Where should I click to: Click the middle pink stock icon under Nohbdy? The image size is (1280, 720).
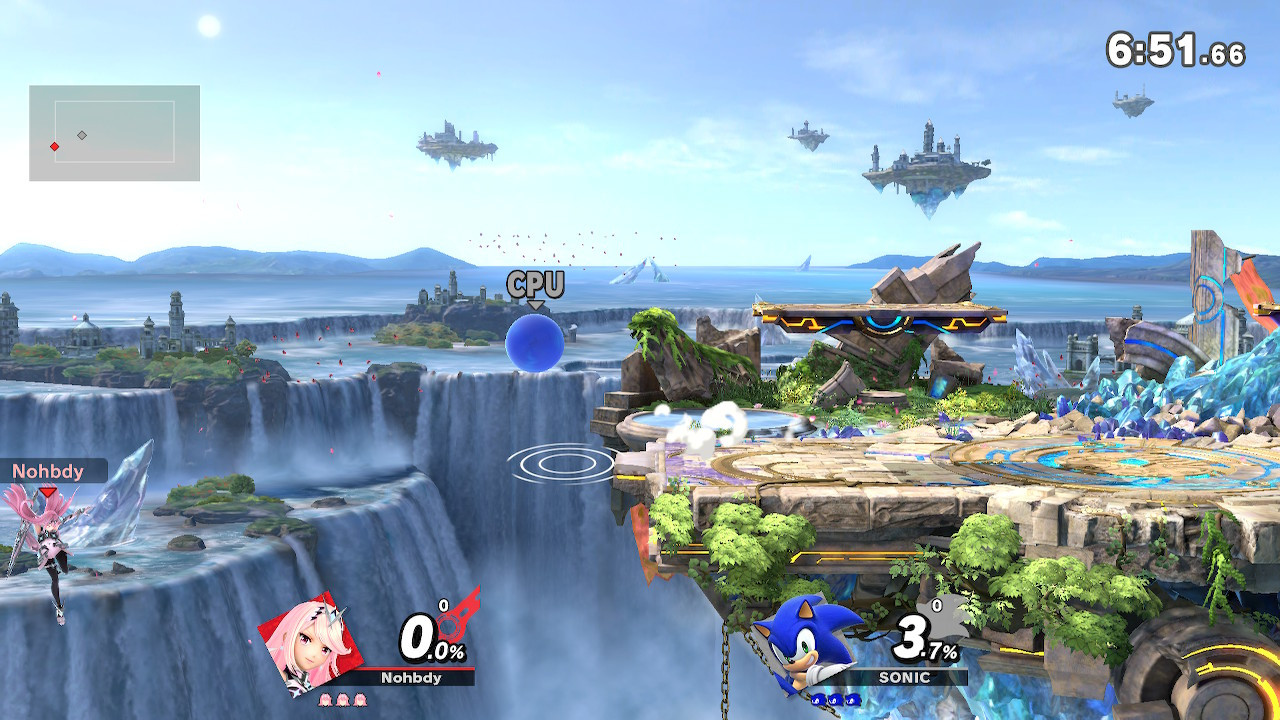[x=343, y=699]
